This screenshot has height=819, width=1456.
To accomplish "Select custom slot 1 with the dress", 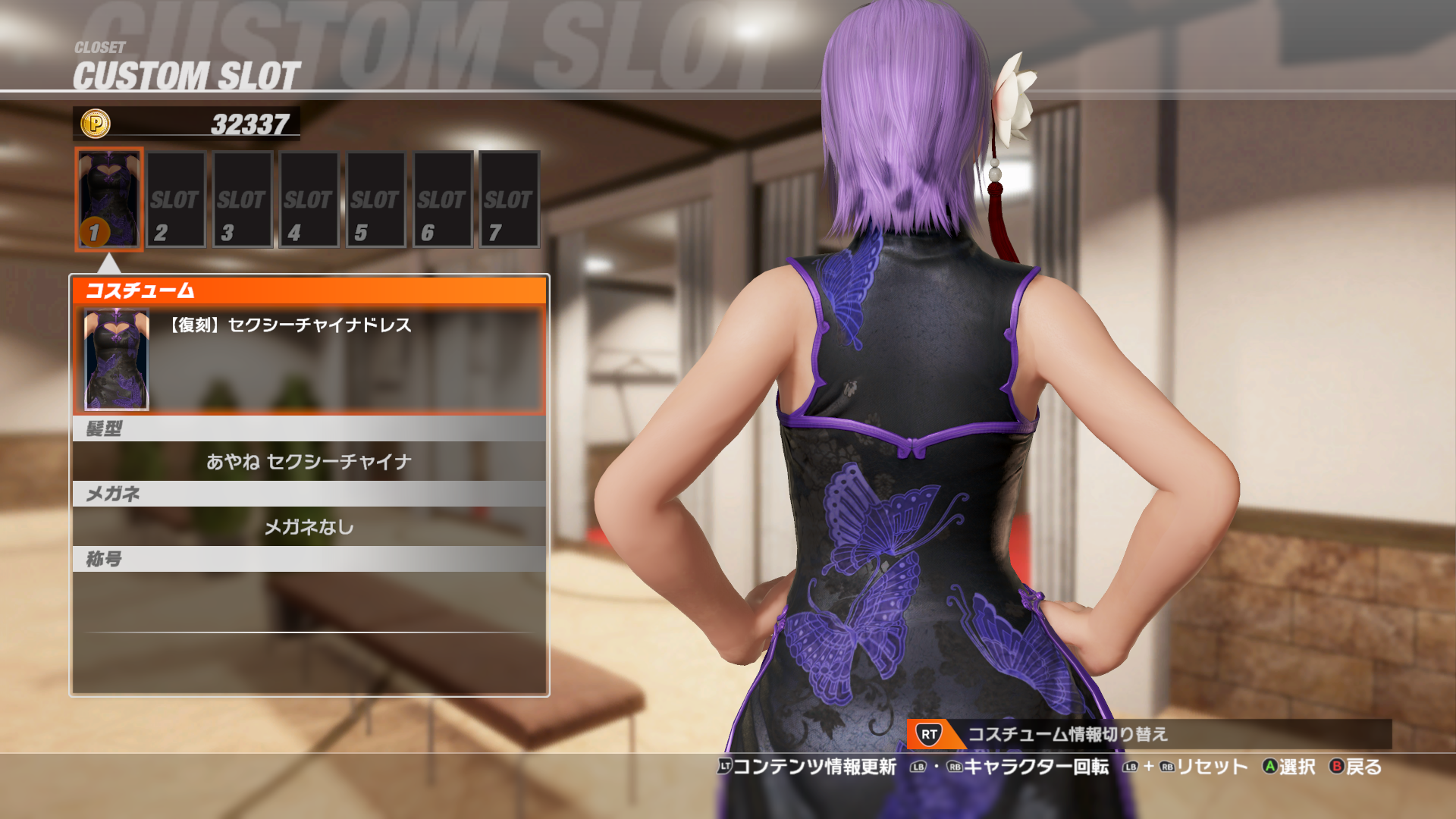I will click(x=109, y=199).
